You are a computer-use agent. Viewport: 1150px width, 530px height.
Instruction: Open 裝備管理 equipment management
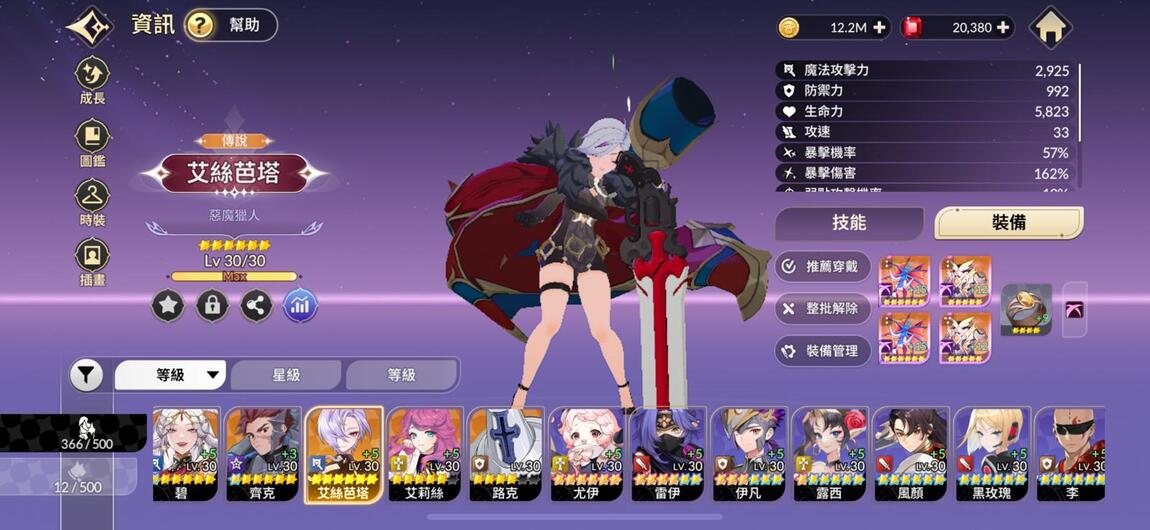click(823, 351)
